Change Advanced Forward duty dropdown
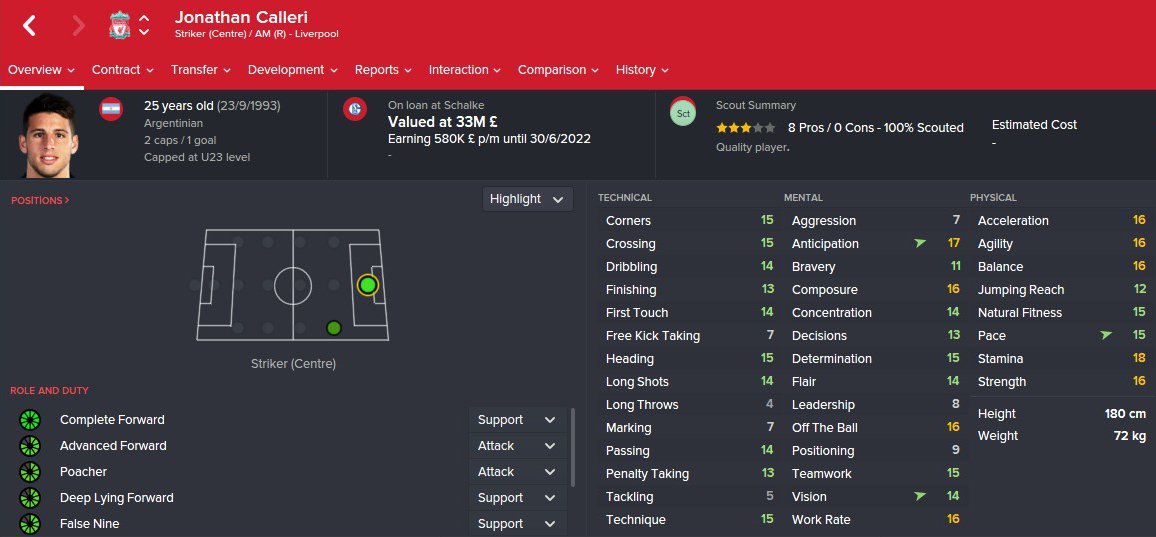Viewport: 1156px width, 537px height. 516,446
